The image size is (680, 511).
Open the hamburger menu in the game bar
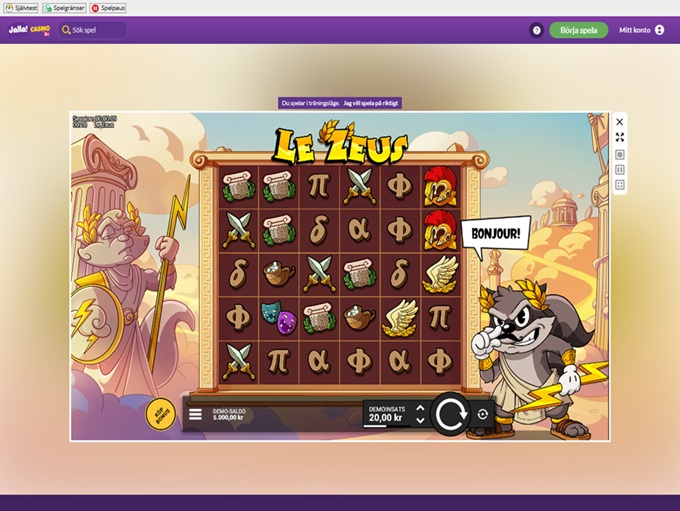(195, 413)
